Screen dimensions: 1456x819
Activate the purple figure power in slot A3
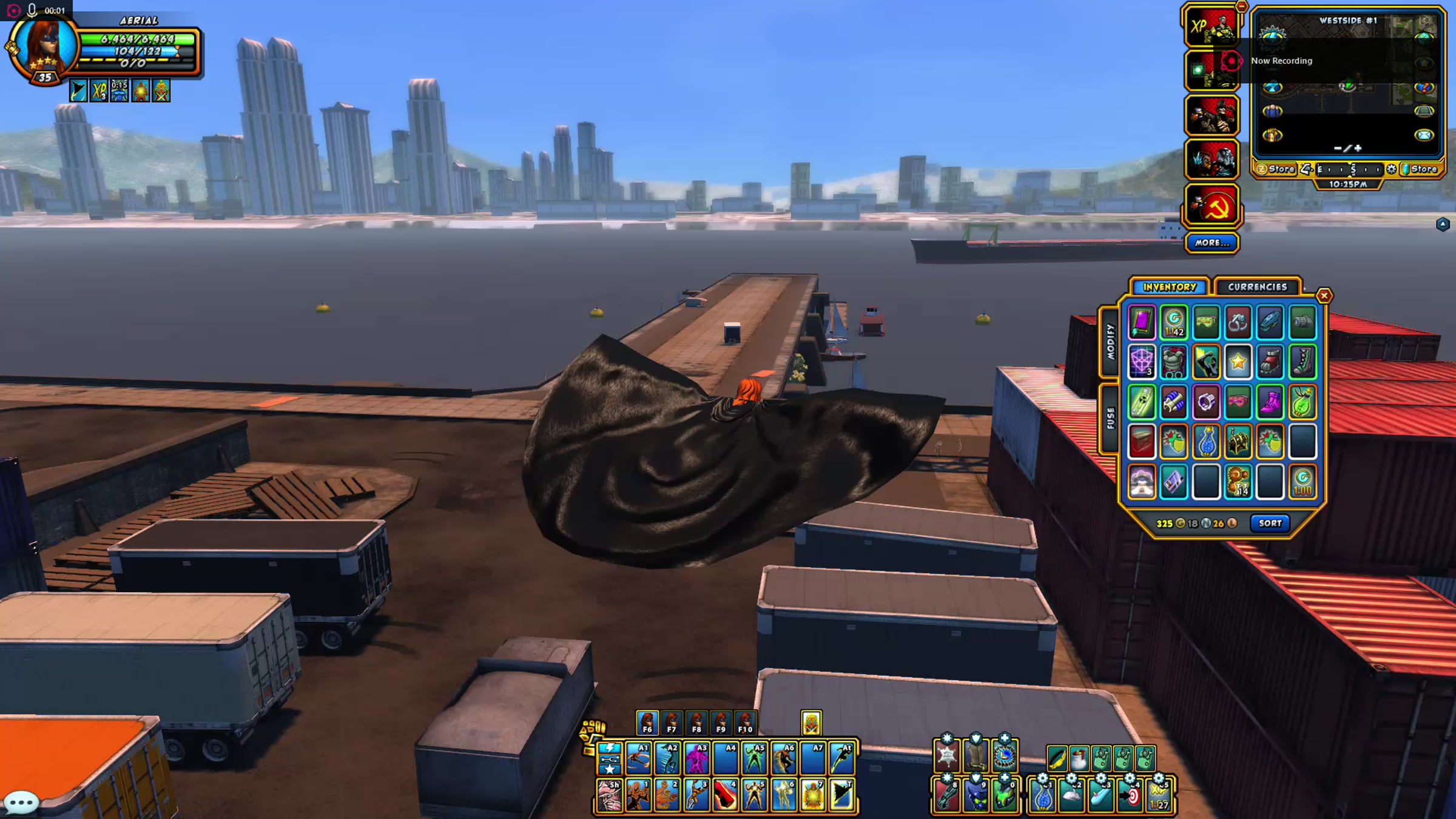(x=696, y=758)
